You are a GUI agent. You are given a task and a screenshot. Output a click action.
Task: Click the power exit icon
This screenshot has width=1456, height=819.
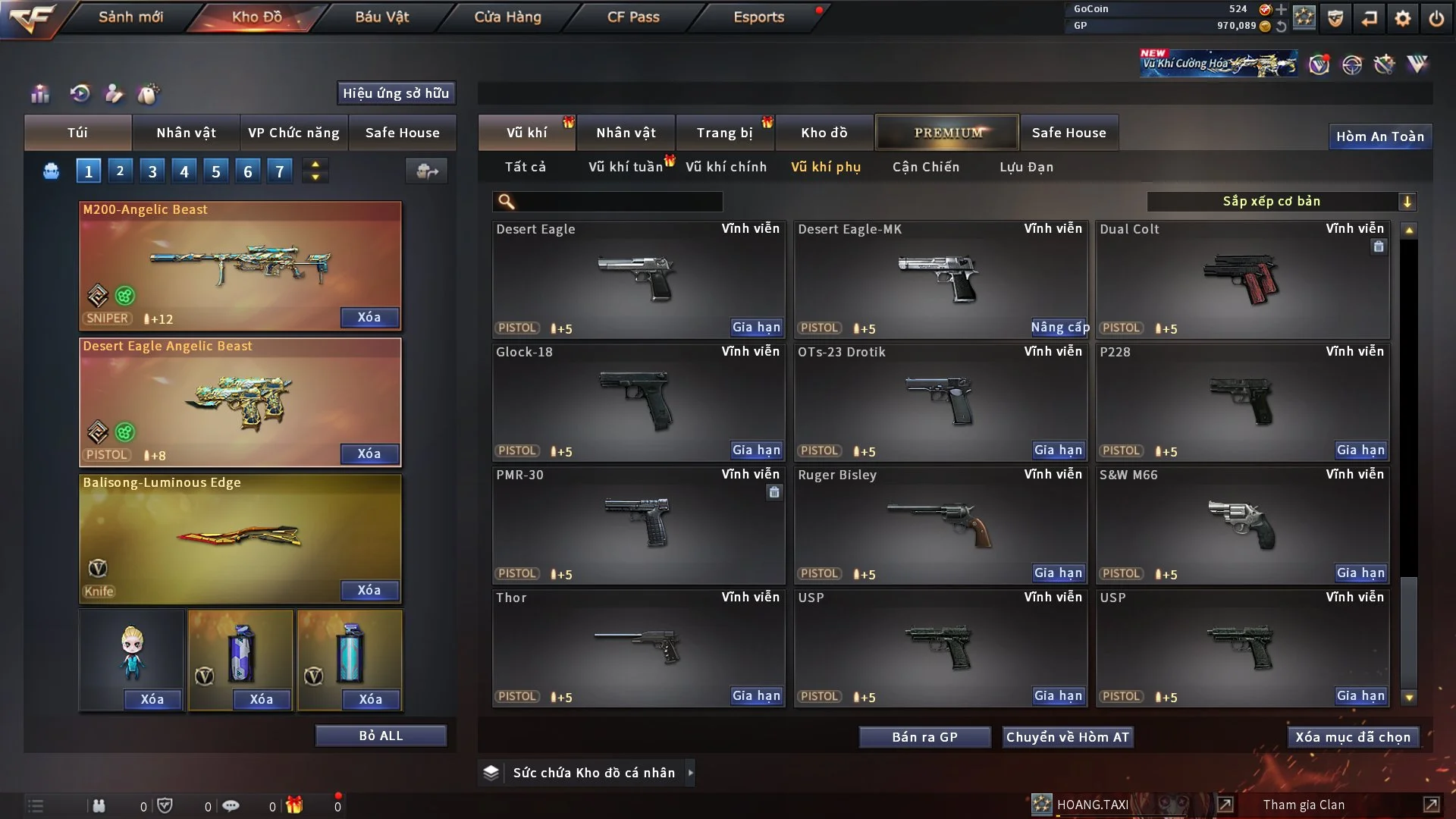[1436, 18]
